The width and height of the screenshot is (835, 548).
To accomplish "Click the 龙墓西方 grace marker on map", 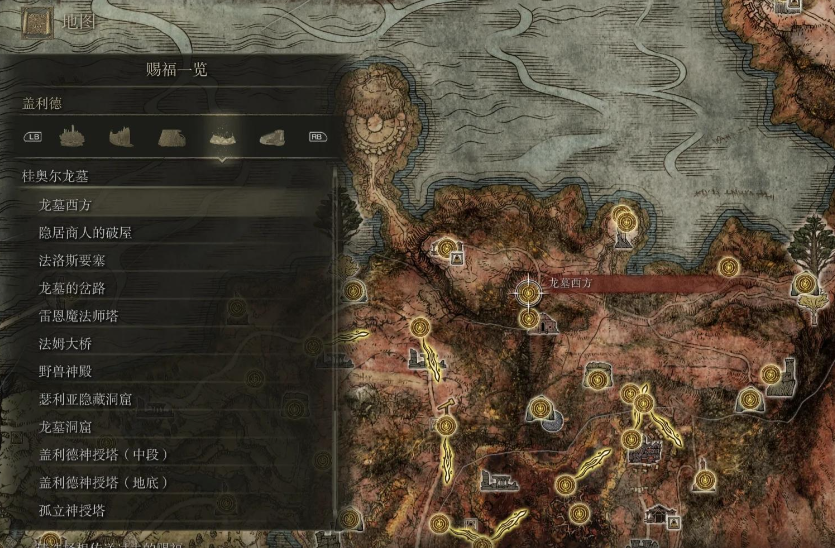I will pyautogui.click(x=527, y=292).
